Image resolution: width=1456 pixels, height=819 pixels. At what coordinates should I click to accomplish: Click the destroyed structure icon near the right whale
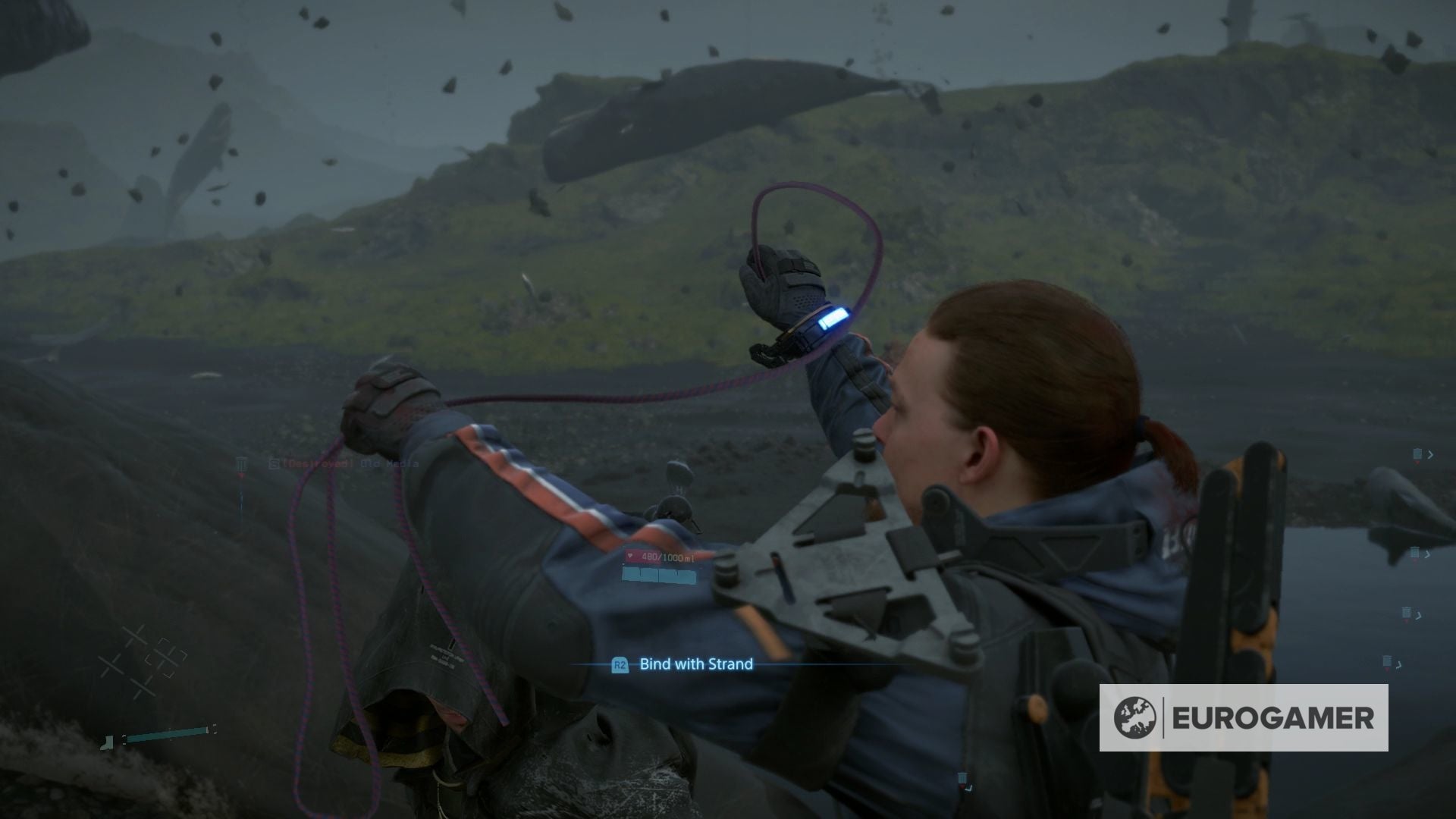[1415, 553]
